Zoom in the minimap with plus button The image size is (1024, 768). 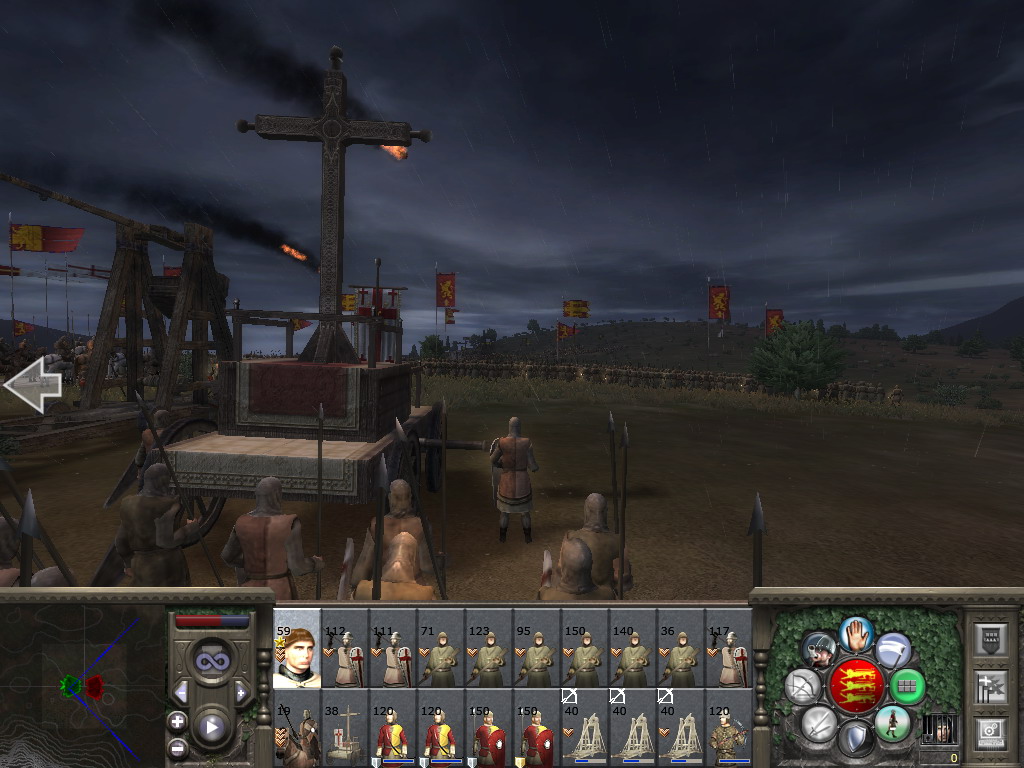178,721
